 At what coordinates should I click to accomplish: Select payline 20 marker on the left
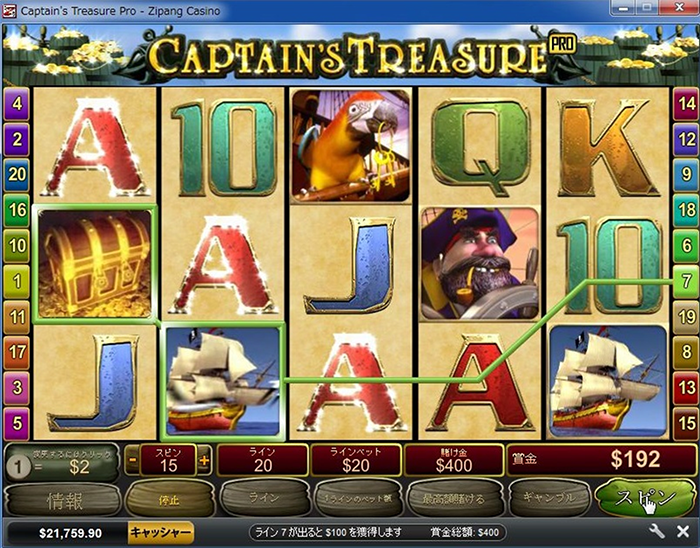tap(17, 174)
